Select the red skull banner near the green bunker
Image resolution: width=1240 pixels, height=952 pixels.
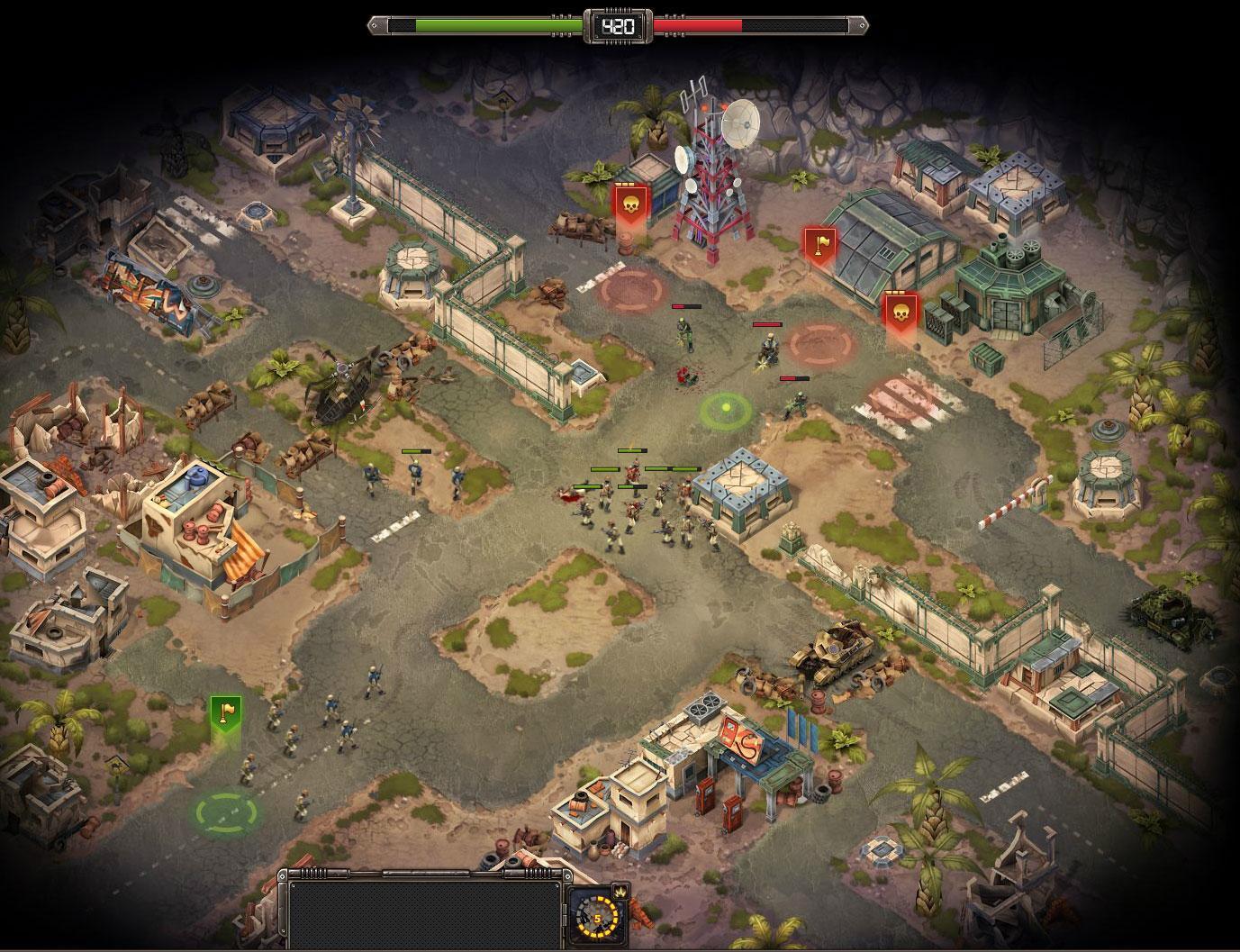coord(900,313)
